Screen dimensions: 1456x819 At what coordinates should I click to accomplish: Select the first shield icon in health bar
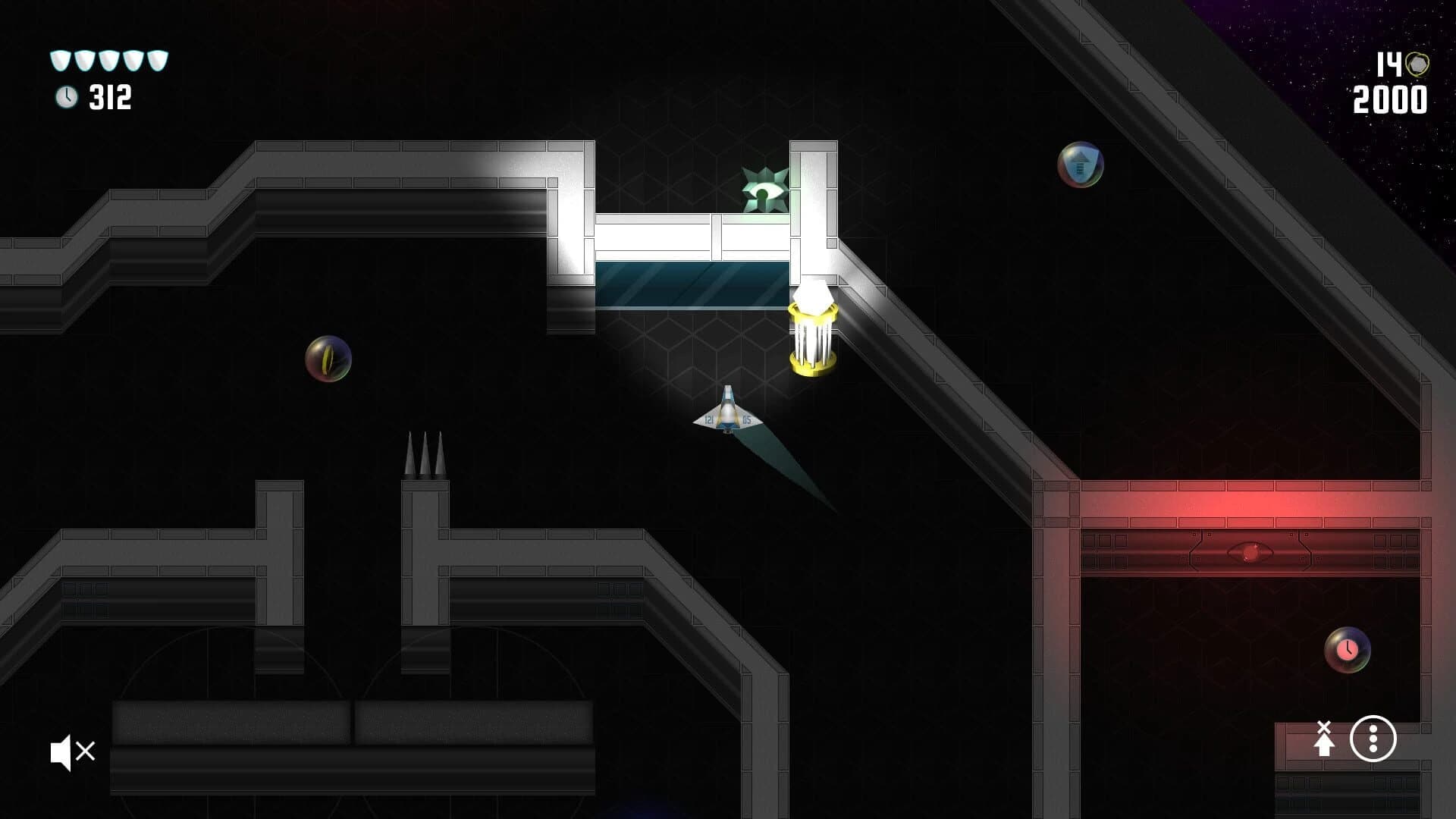tap(58, 59)
